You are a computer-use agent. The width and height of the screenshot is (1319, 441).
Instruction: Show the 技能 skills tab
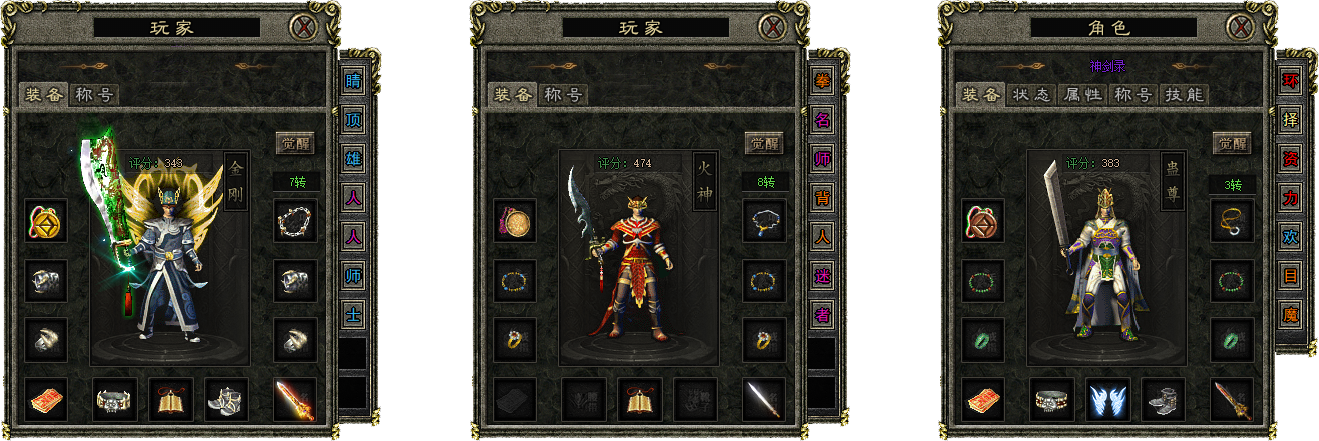point(1184,95)
